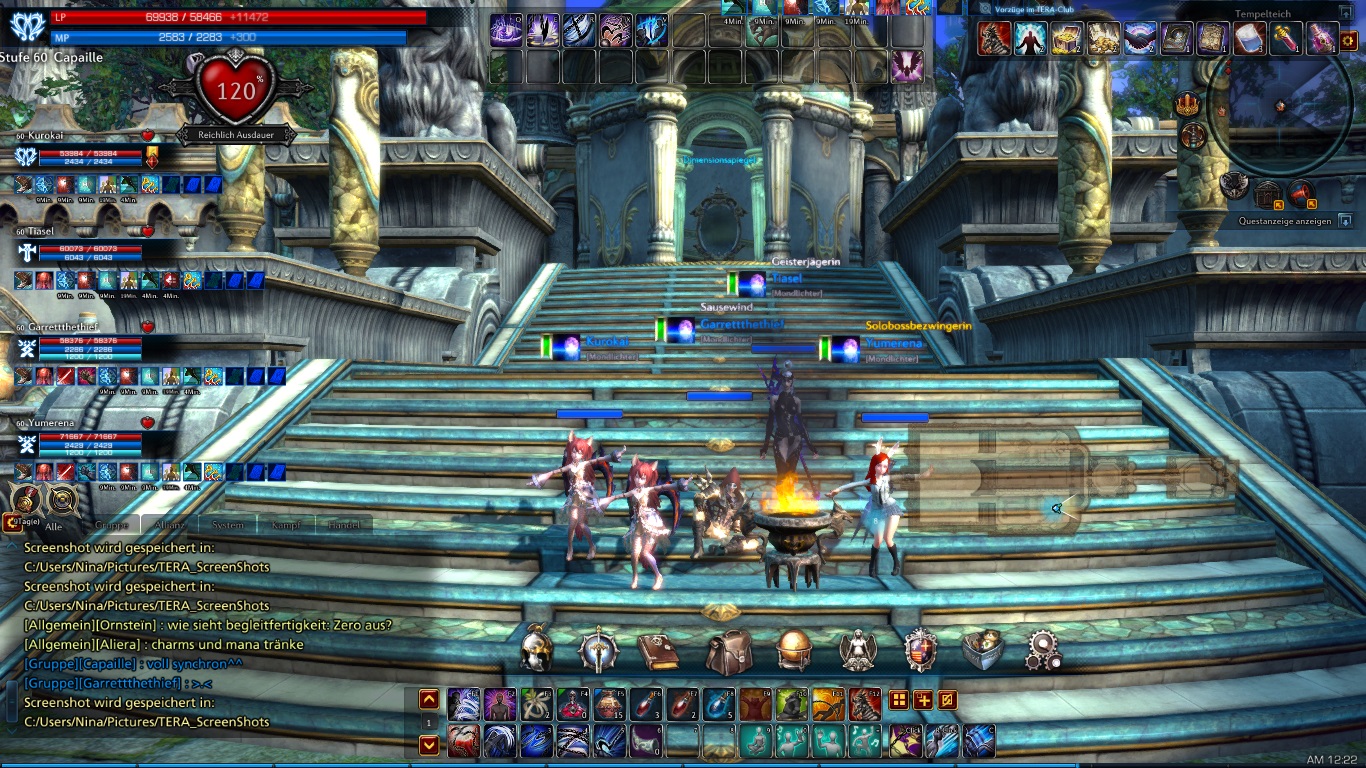Activate the handshake TERA-Club perk icon
Screen dimensions: 1366x768
(x=1141, y=39)
